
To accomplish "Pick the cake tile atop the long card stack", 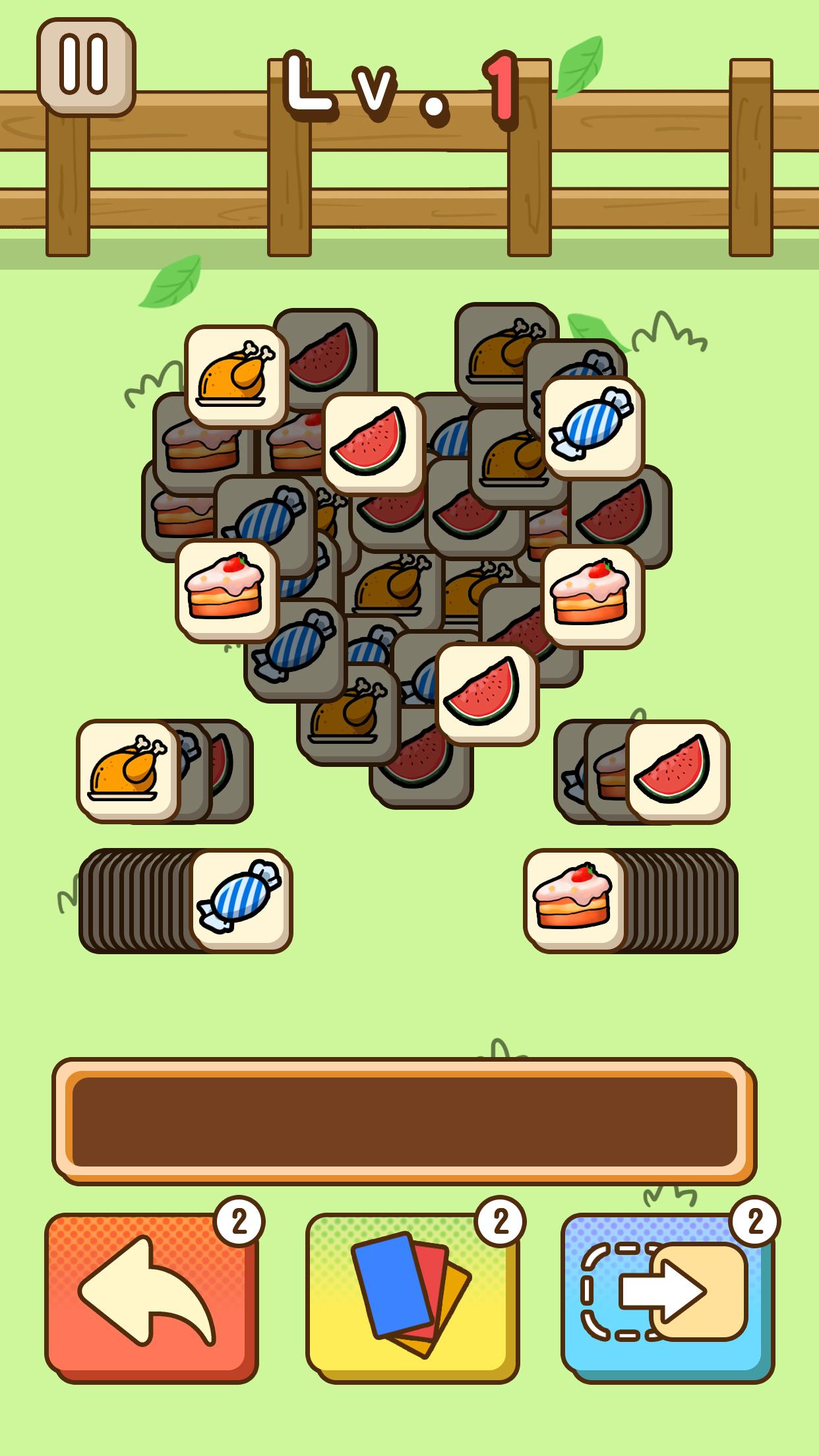I will click(x=574, y=900).
